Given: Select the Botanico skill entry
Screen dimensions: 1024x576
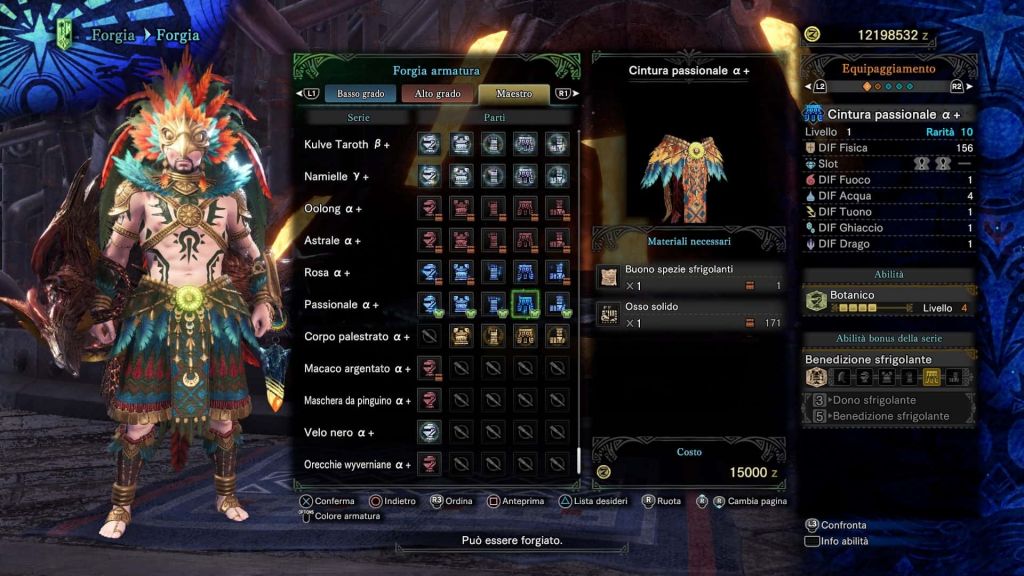Looking at the screenshot, I should (x=889, y=301).
